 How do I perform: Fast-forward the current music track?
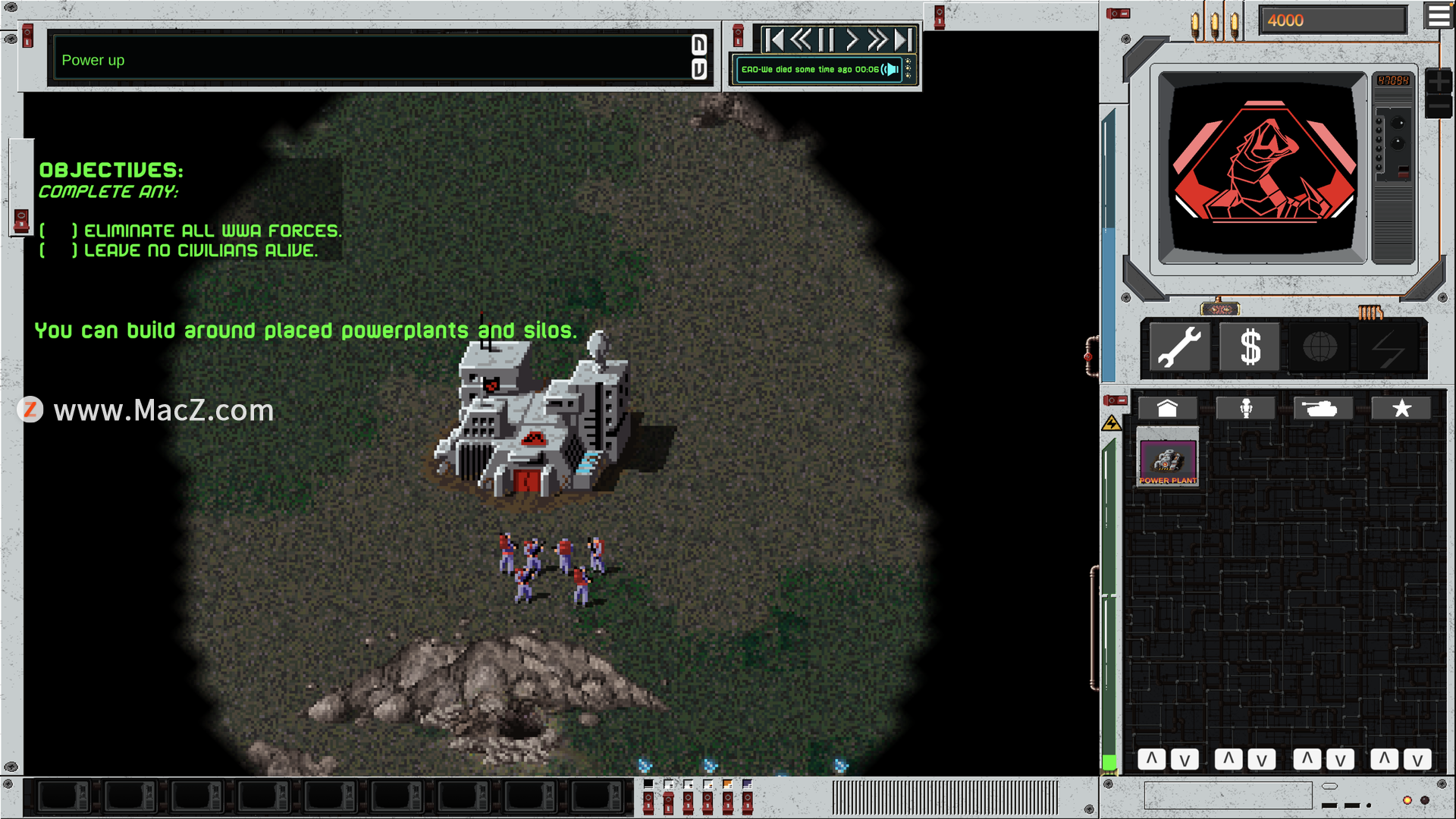tap(877, 39)
